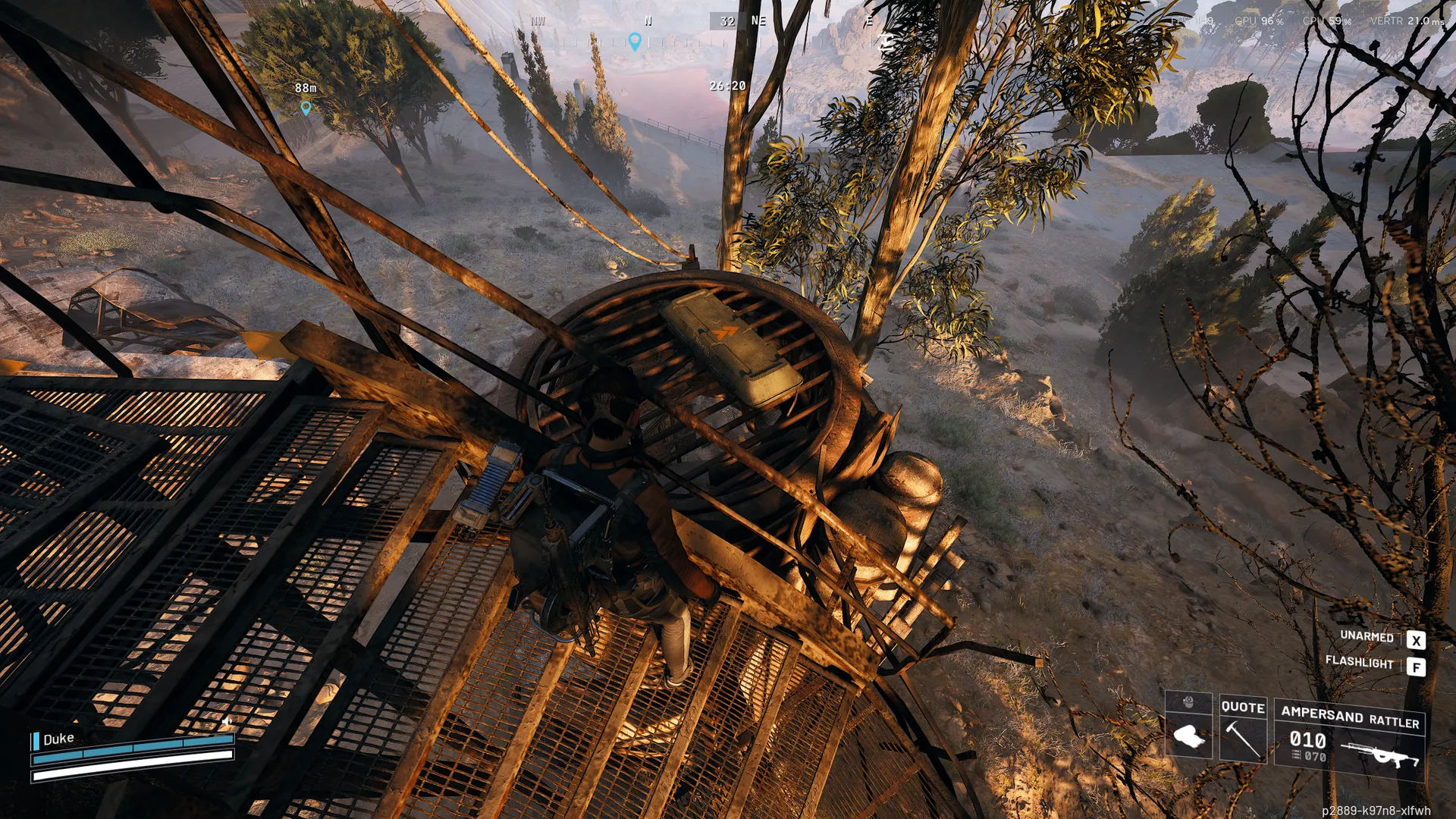Click the blue waypoint pin on the compass
This screenshot has width=1456, height=819.
click(635, 42)
